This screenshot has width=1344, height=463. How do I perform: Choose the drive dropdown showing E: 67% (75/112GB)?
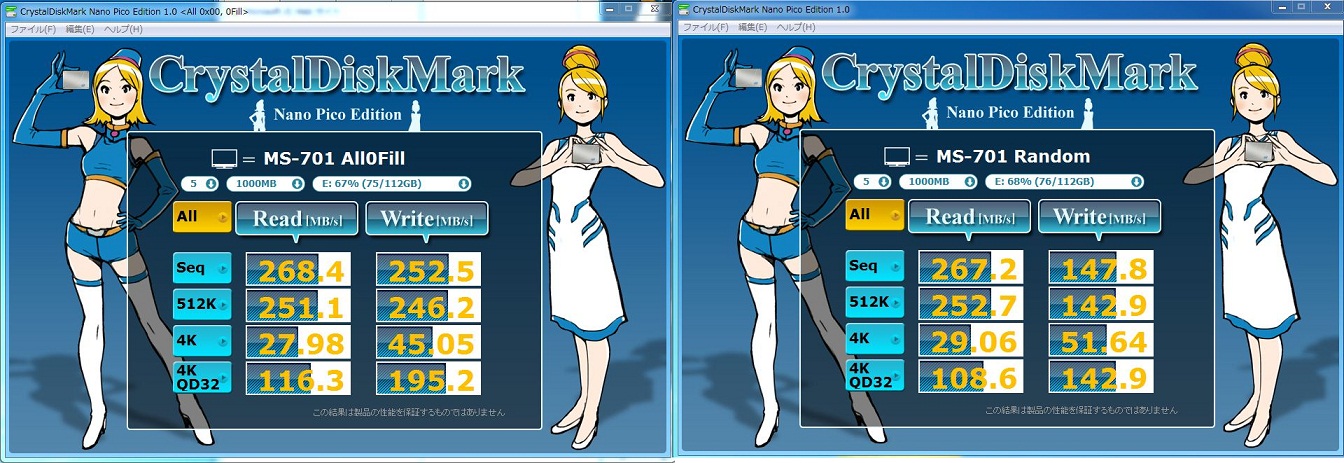pos(391,184)
